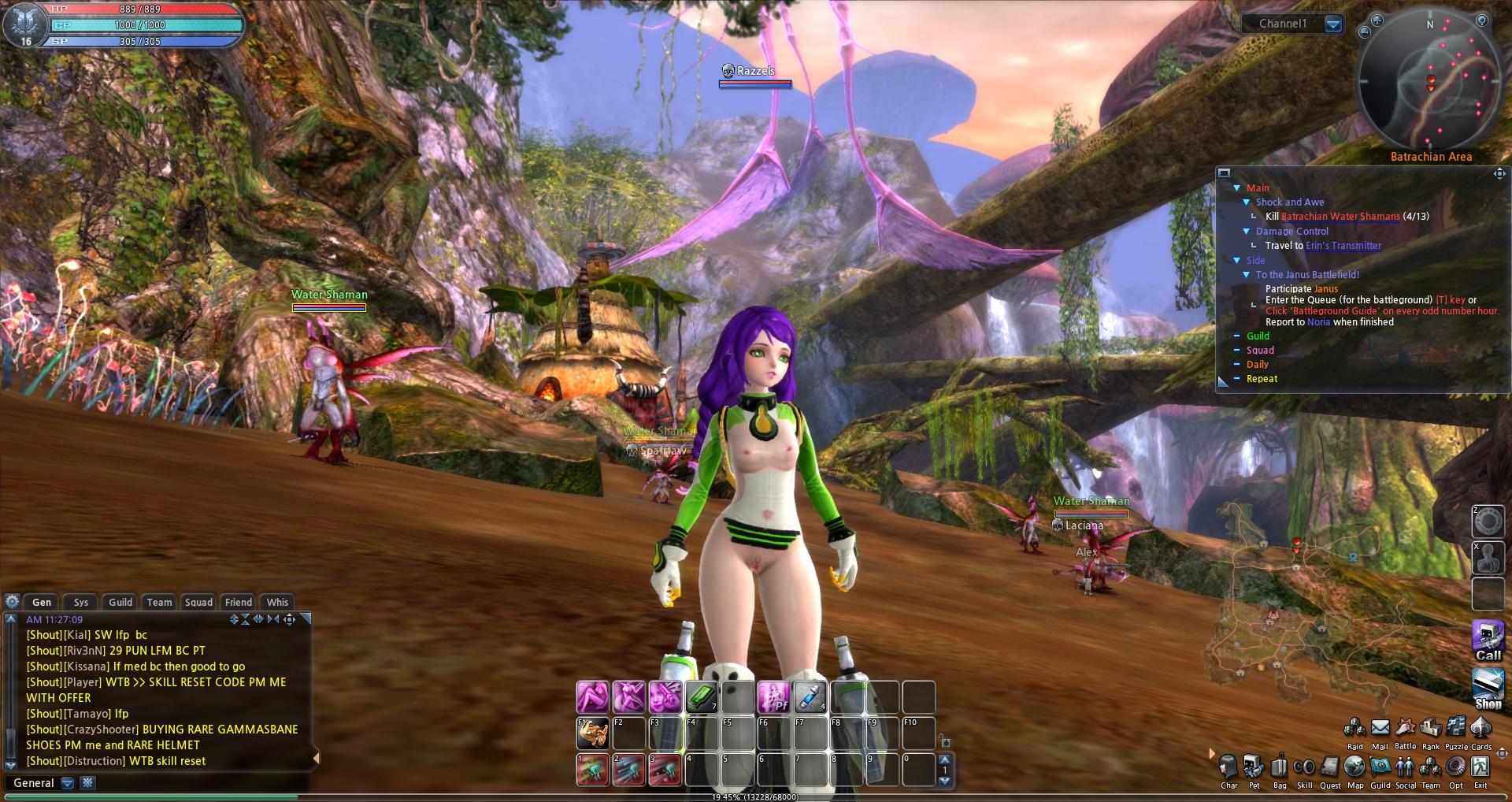The height and width of the screenshot is (802, 1512).
Task: Open the Friend chat tab
Action: [x=239, y=602]
